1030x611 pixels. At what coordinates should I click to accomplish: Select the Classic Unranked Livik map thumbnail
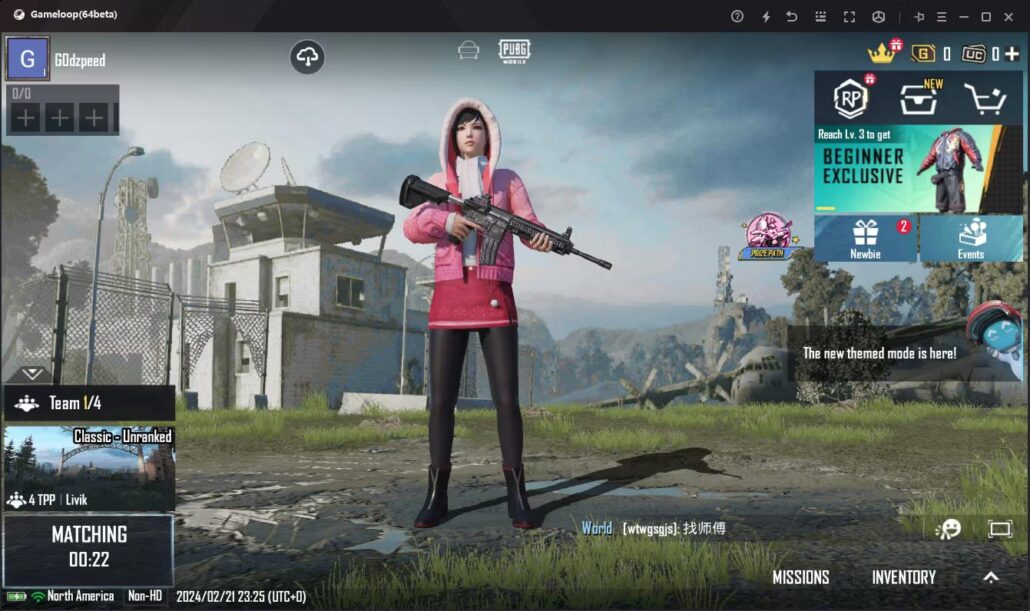coord(89,467)
